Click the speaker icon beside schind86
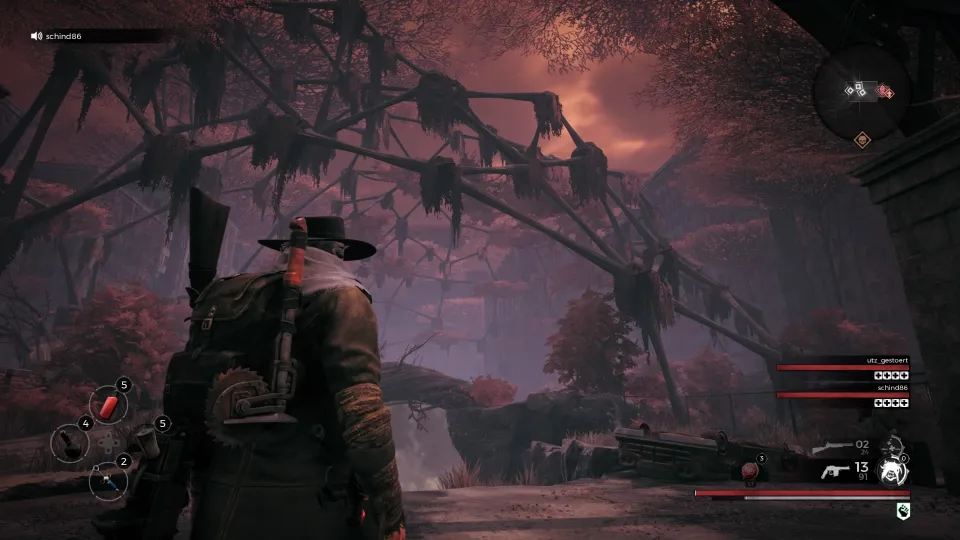Image resolution: width=960 pixels, height=540 pixels. tap(37, 36)
